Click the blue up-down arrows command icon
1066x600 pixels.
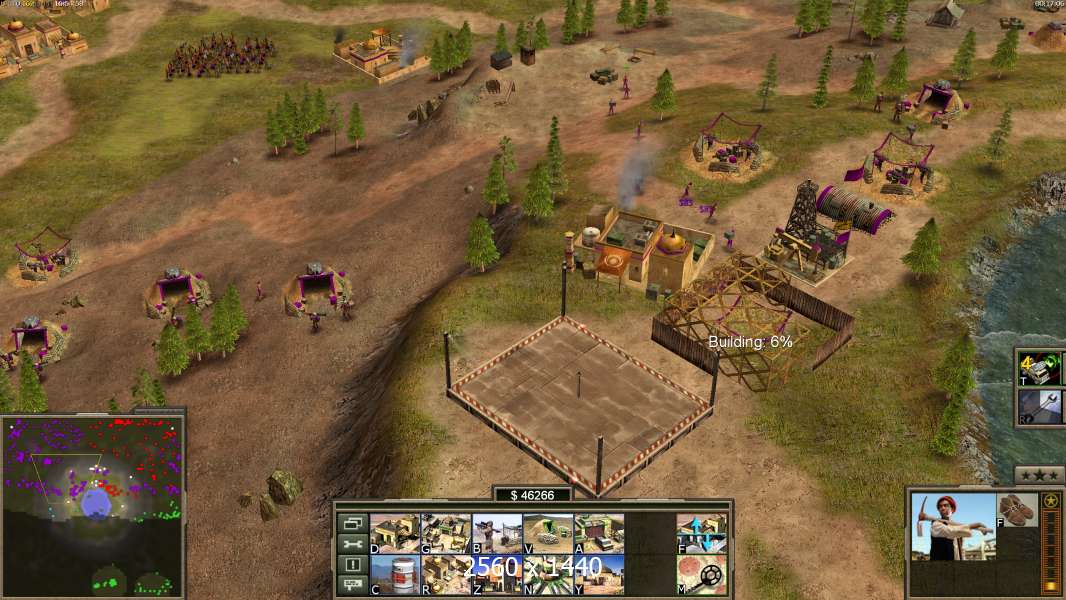[x=702, y=533]
